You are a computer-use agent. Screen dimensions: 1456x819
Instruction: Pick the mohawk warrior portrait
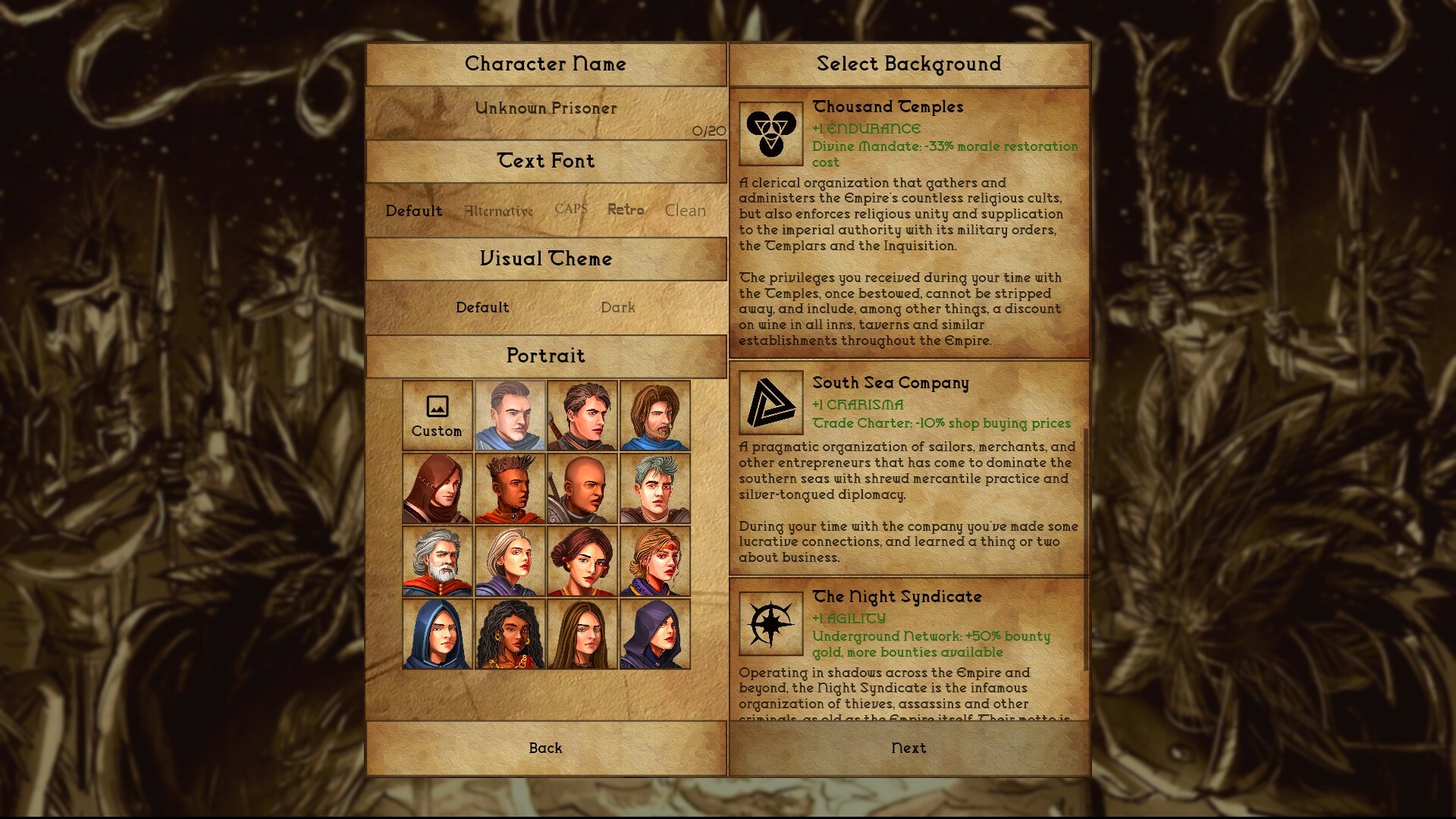(510, 488)
